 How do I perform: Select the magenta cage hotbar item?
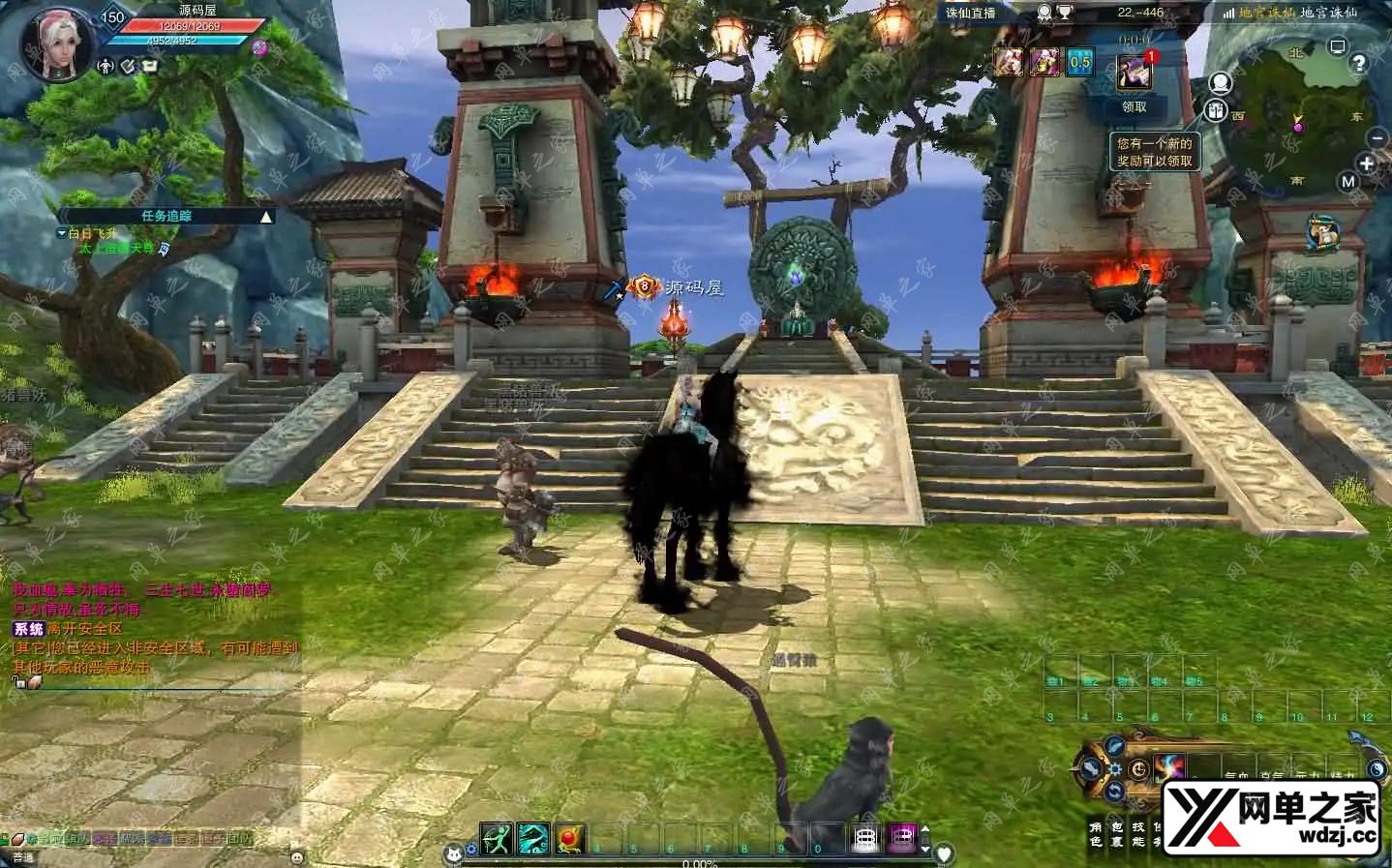(x=901, y=839)
